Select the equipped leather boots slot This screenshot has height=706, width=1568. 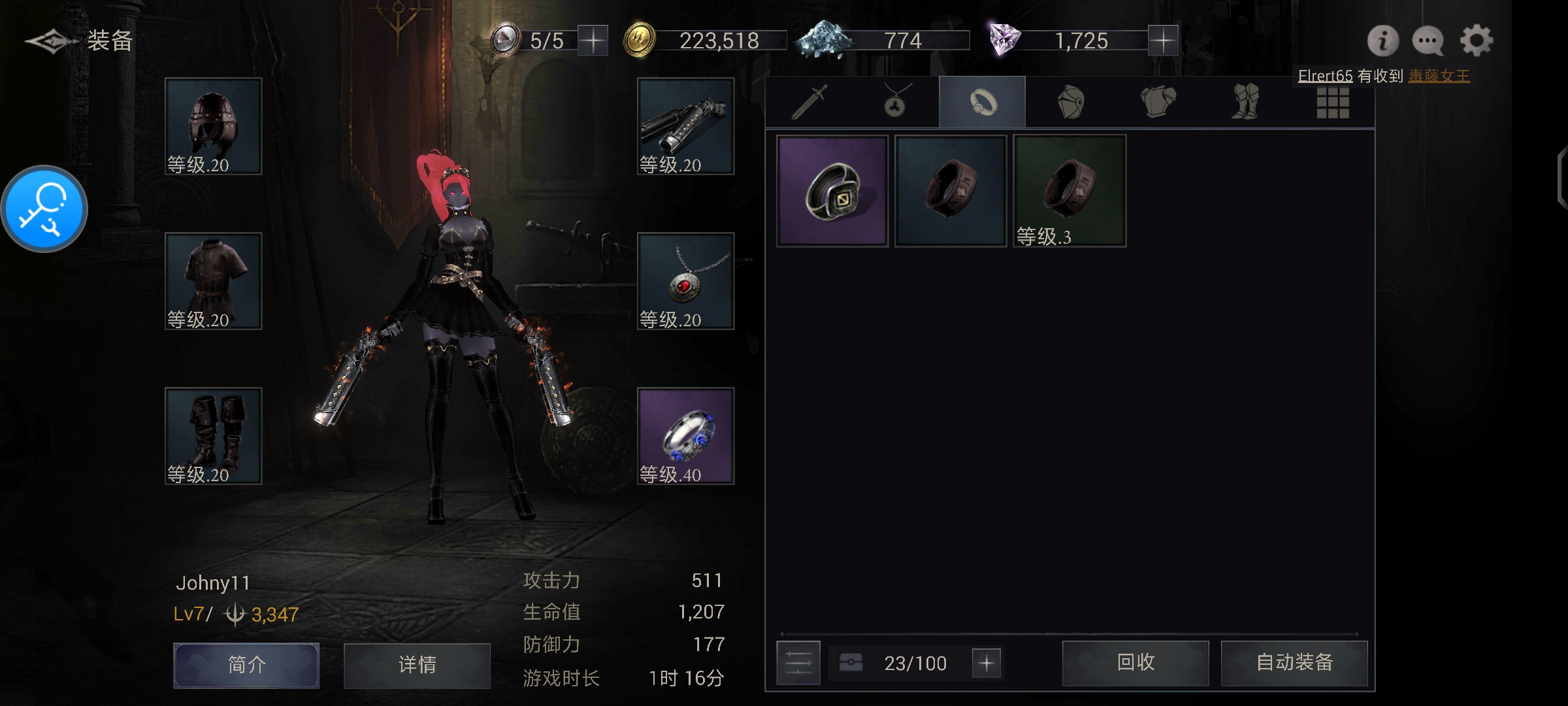[213, 436]
